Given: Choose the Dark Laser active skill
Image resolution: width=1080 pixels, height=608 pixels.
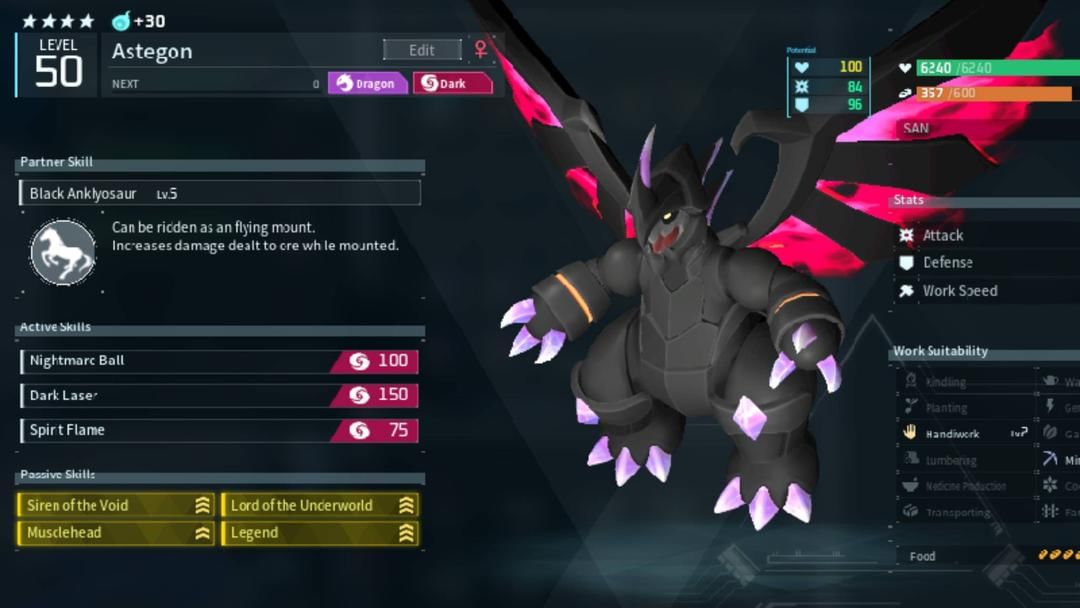Looking at the screenshot, I should pos(219,395).
